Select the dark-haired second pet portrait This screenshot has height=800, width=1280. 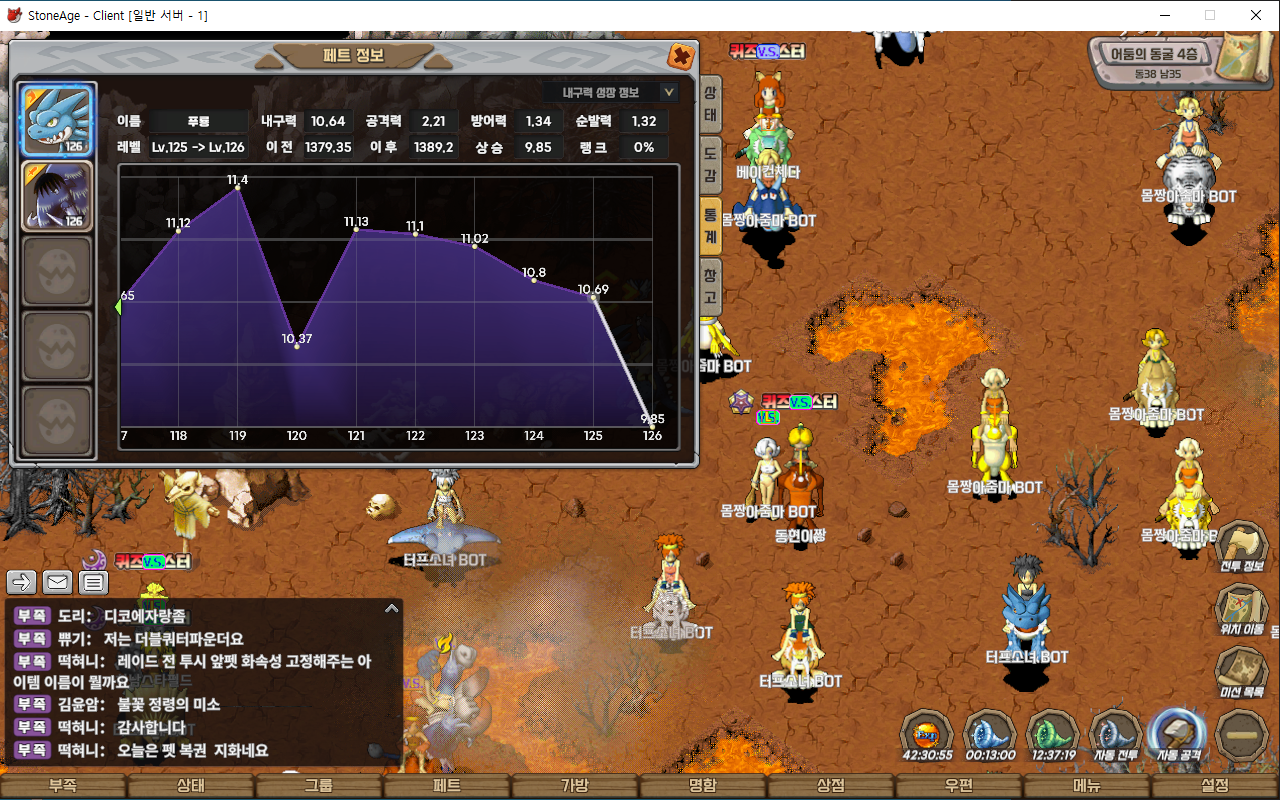(58, 196)
